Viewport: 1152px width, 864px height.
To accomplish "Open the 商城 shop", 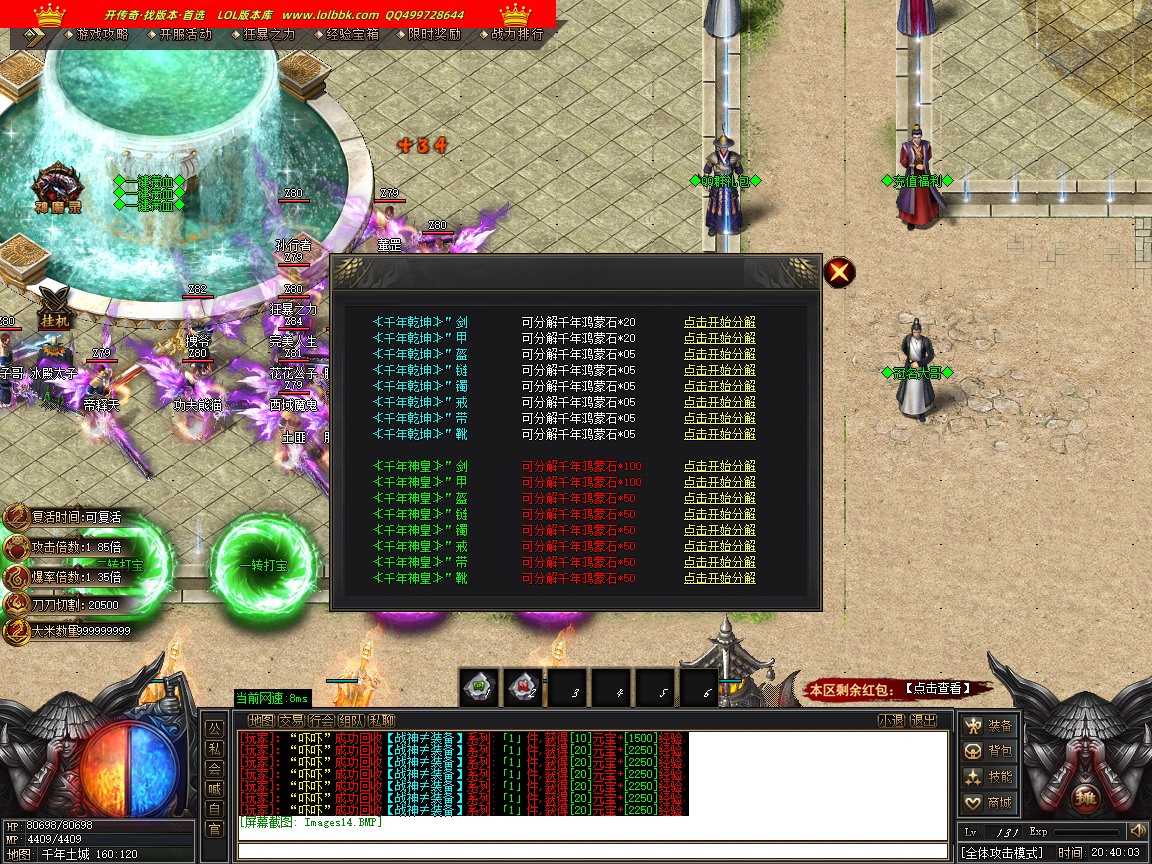I will 988,803.
